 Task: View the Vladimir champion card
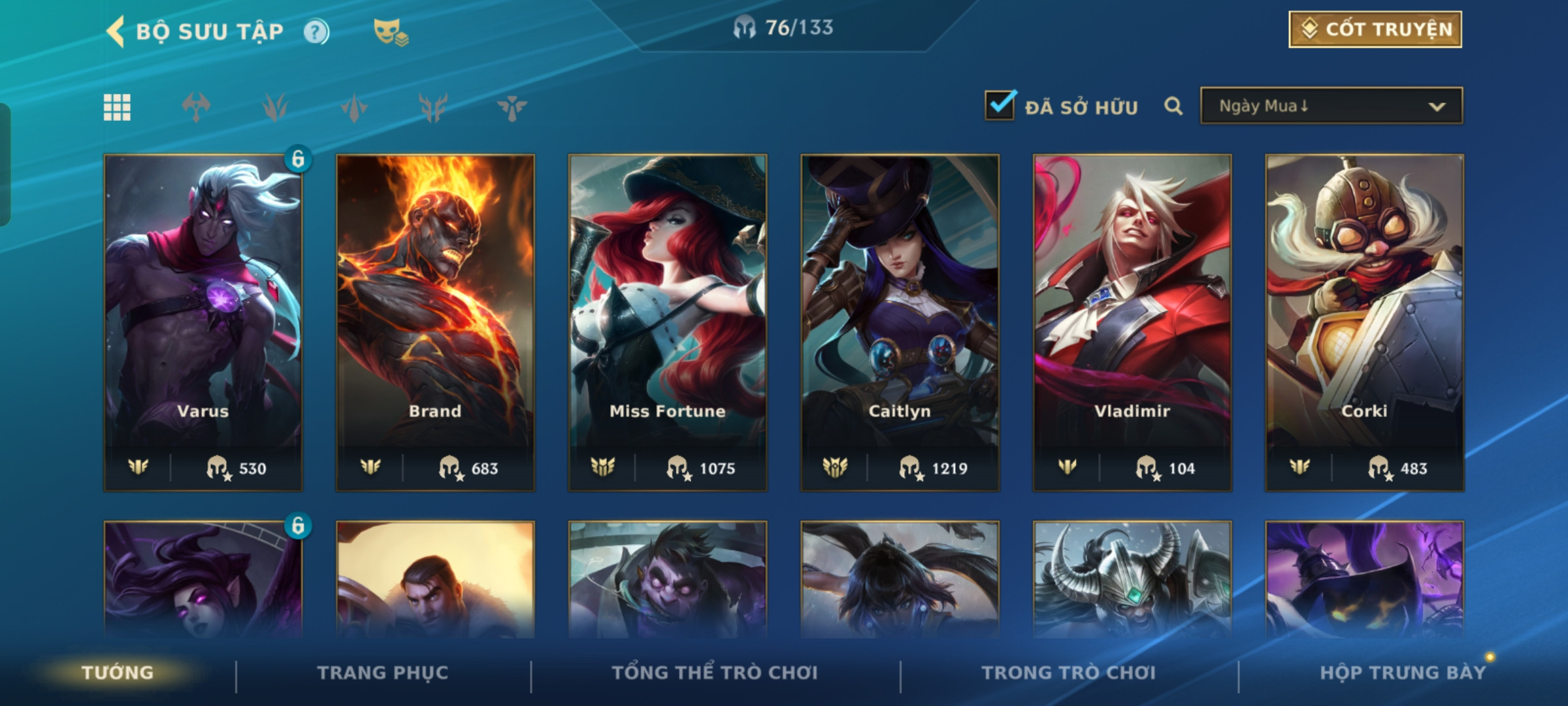coord(1132,322)
